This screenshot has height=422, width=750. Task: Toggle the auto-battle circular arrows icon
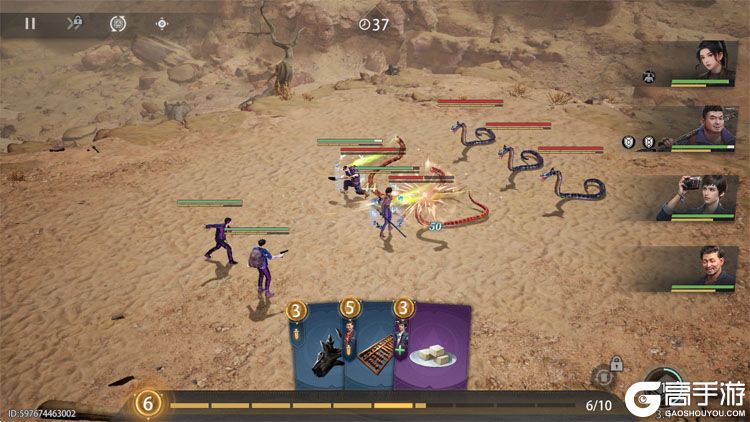[117, 23]
